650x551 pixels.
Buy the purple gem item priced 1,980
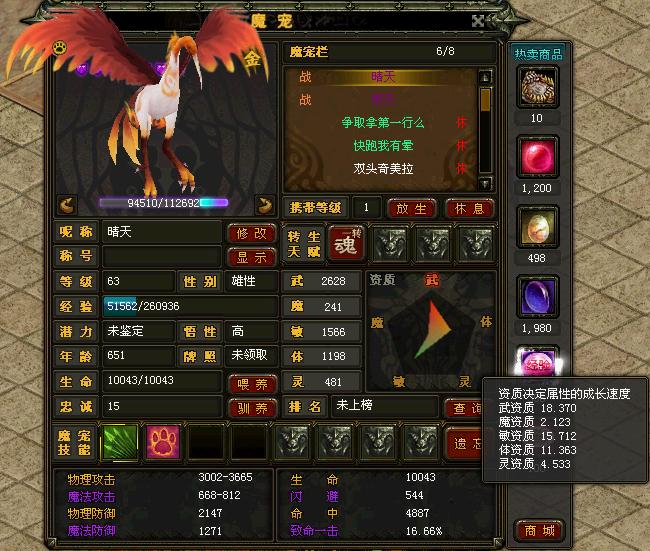click(x=538, y=299)
